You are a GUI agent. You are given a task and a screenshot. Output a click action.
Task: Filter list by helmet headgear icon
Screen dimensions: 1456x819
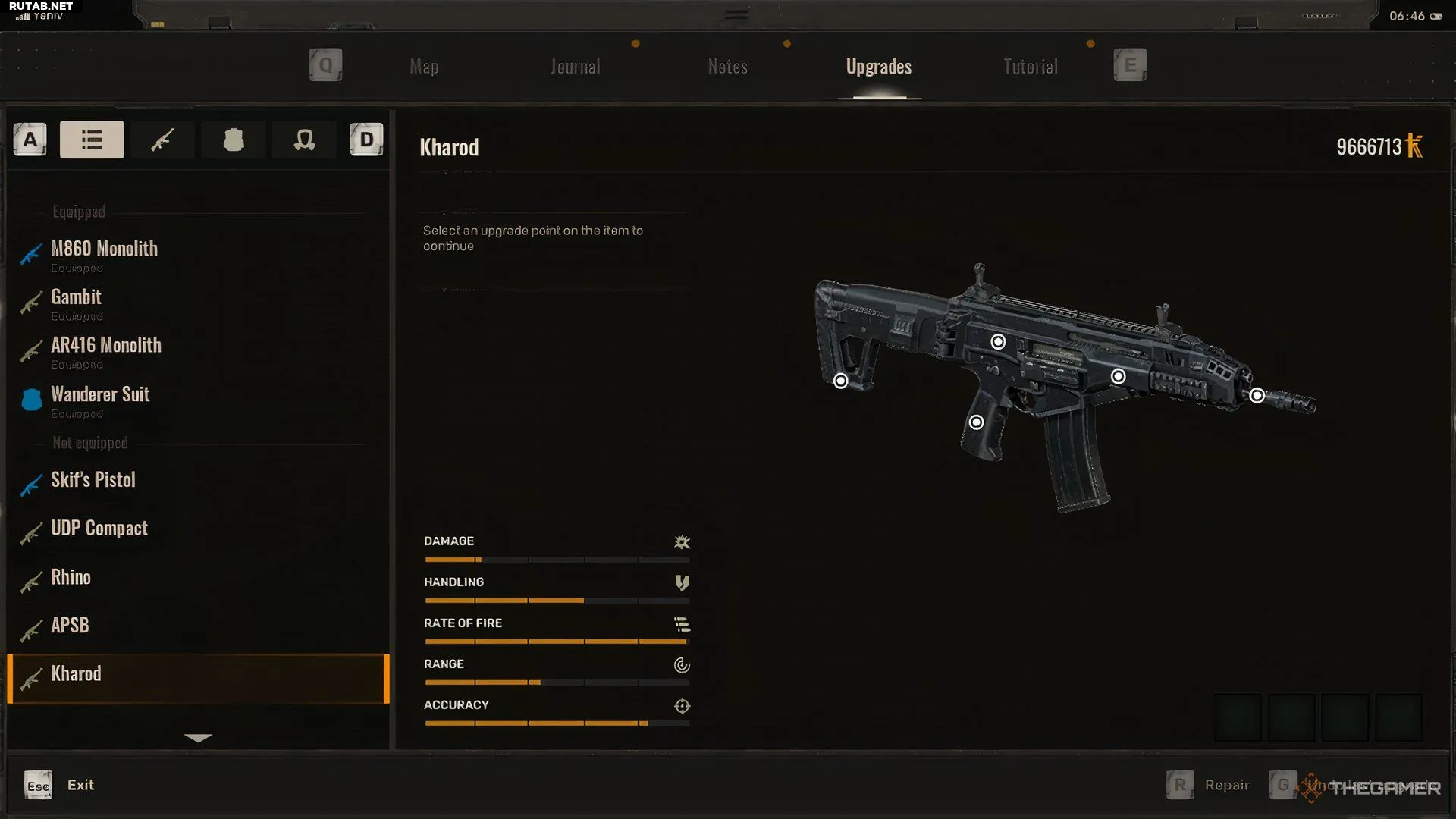pos(304,140)
